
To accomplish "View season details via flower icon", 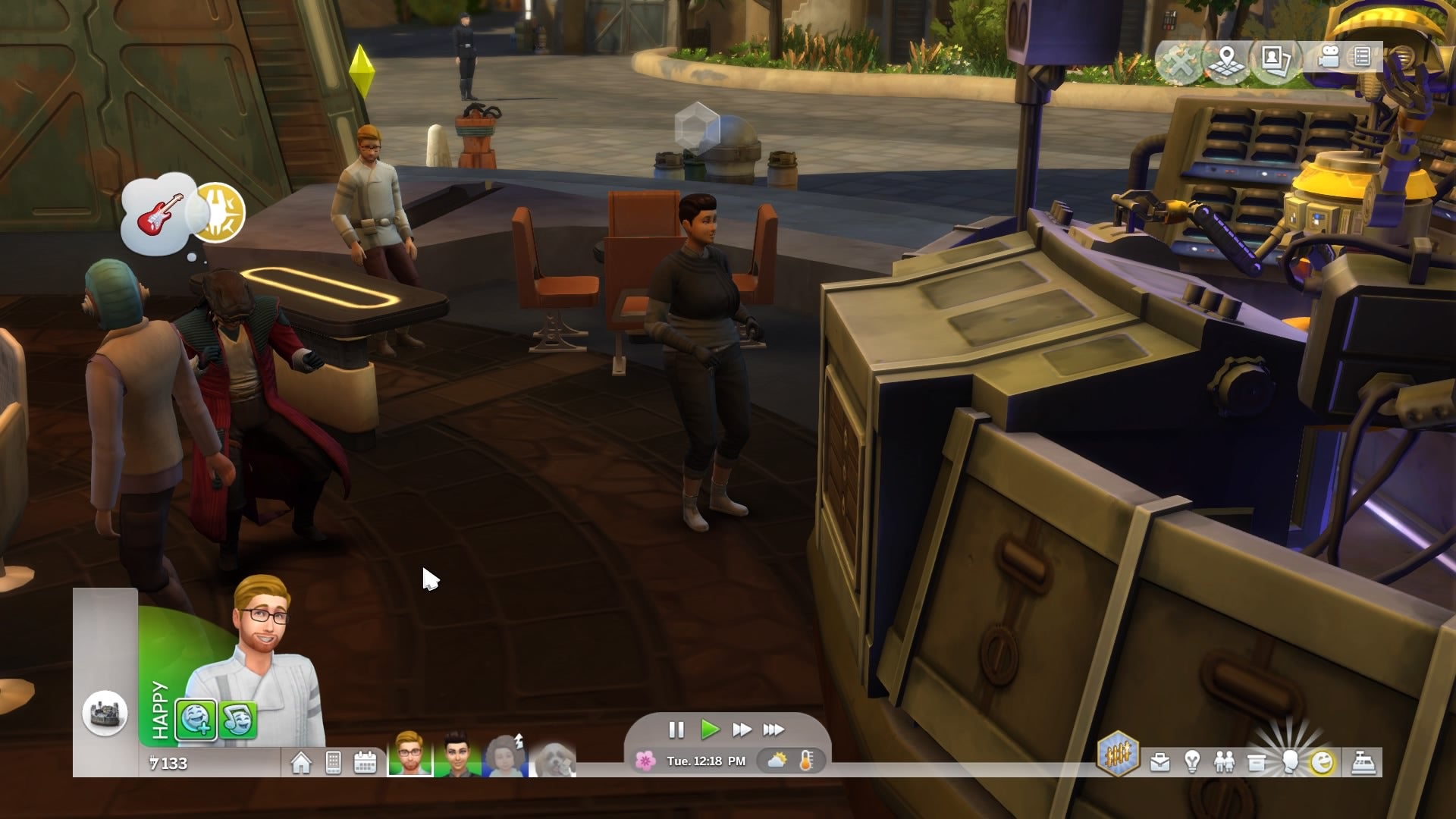I will pos(645,761).
